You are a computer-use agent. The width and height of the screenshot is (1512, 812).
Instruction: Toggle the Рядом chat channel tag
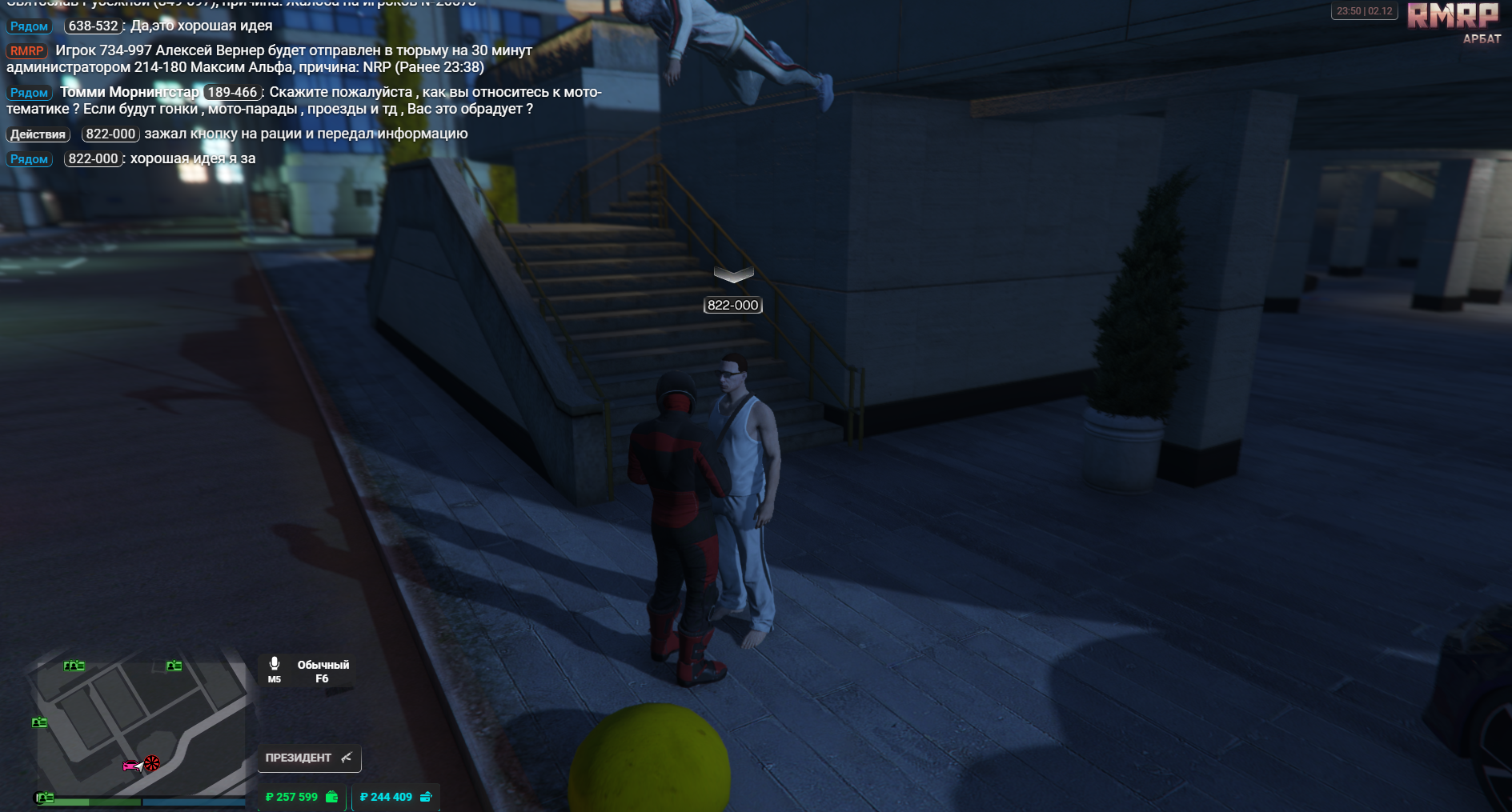coord(29,26)
